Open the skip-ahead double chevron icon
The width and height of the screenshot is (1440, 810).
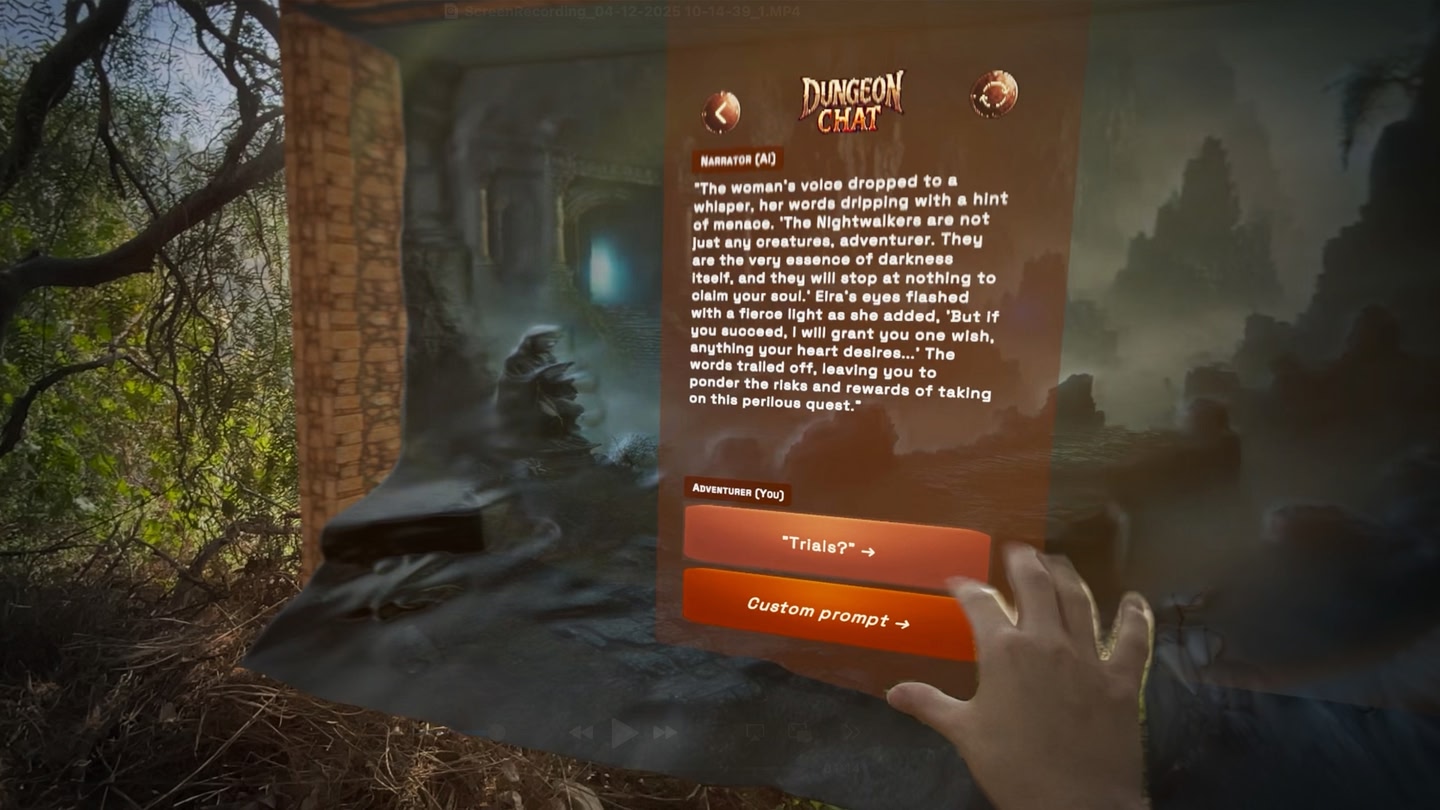pos(853,732)
